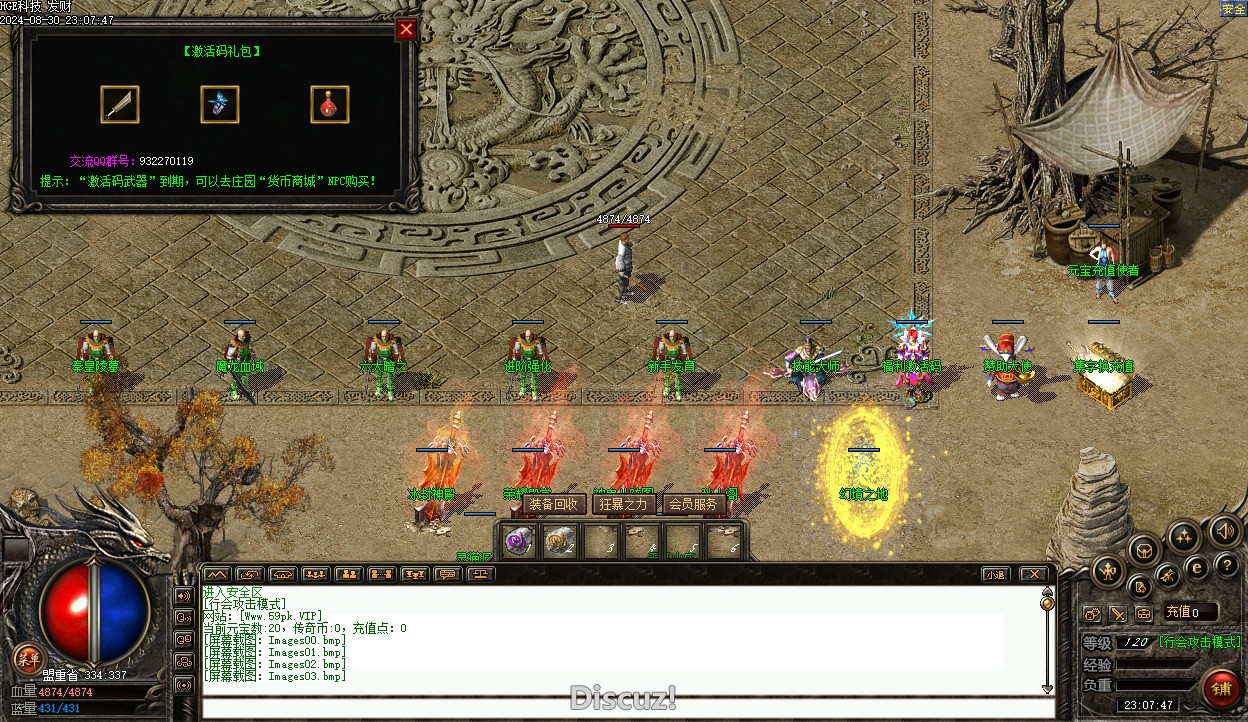Pick the blue butterfly ring gift item
Image resolution: width=1248 pixels, height=722 pixels.
(x=220, y=104)
